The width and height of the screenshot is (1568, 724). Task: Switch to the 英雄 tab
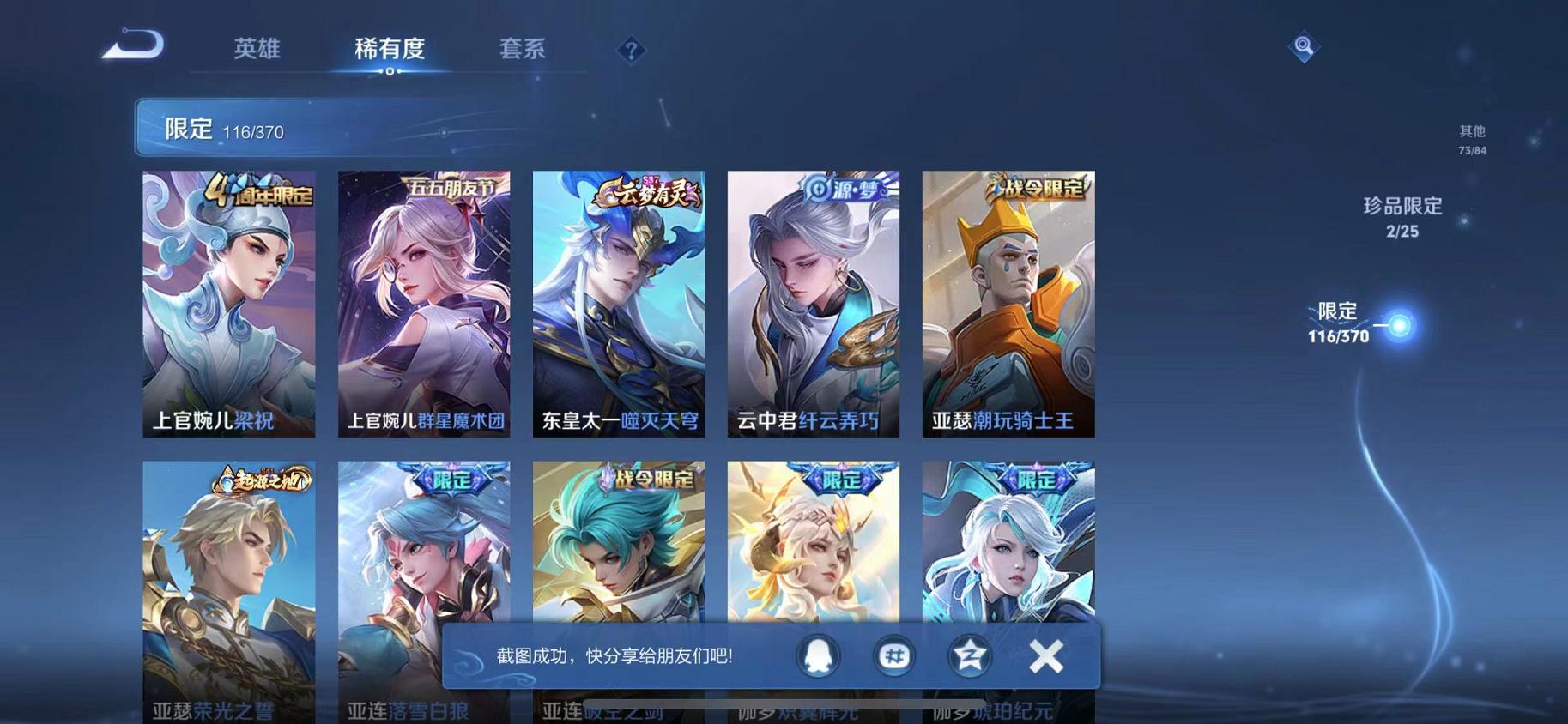pyautogui.click(x=253, y=50)
